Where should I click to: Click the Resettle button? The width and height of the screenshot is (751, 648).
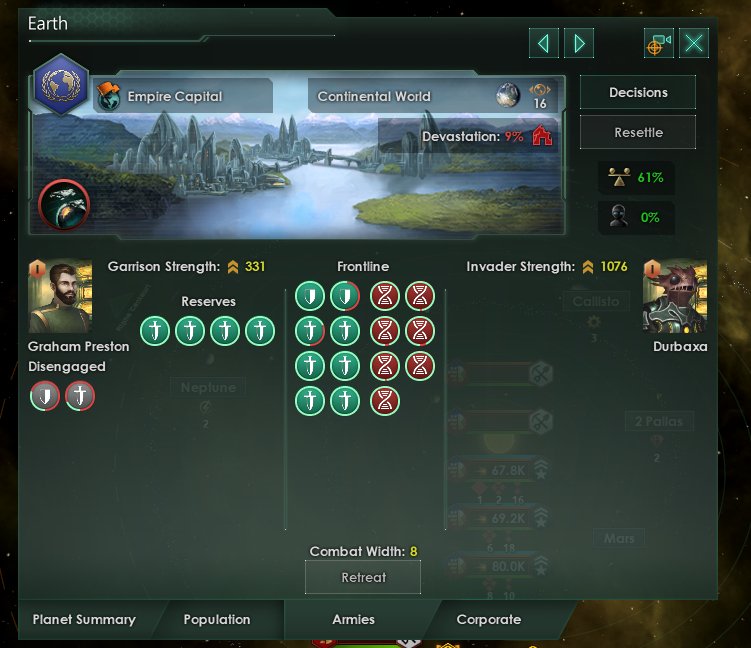coord(638,132)
